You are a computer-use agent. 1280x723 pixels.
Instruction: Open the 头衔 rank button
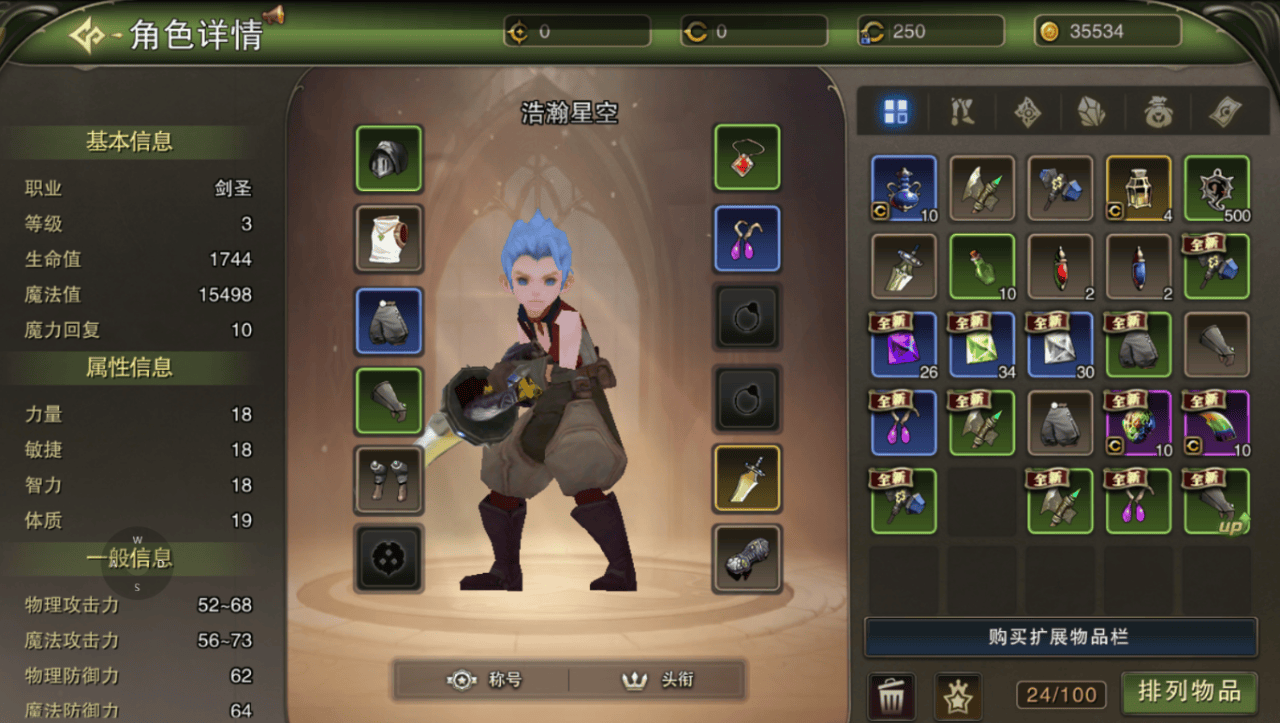tap(658, 680)
